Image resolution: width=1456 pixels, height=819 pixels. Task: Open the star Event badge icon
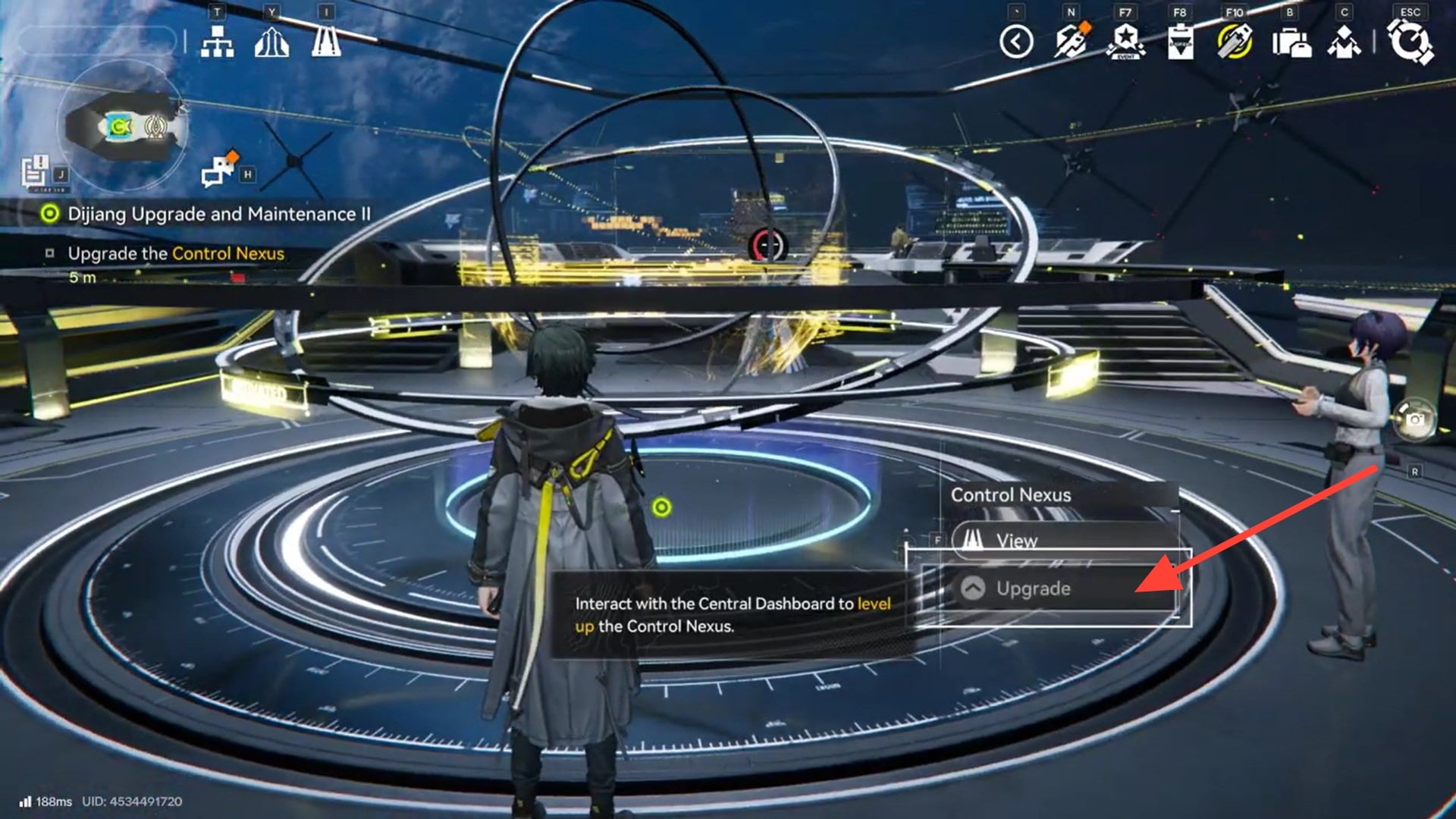pos(1125,42)
